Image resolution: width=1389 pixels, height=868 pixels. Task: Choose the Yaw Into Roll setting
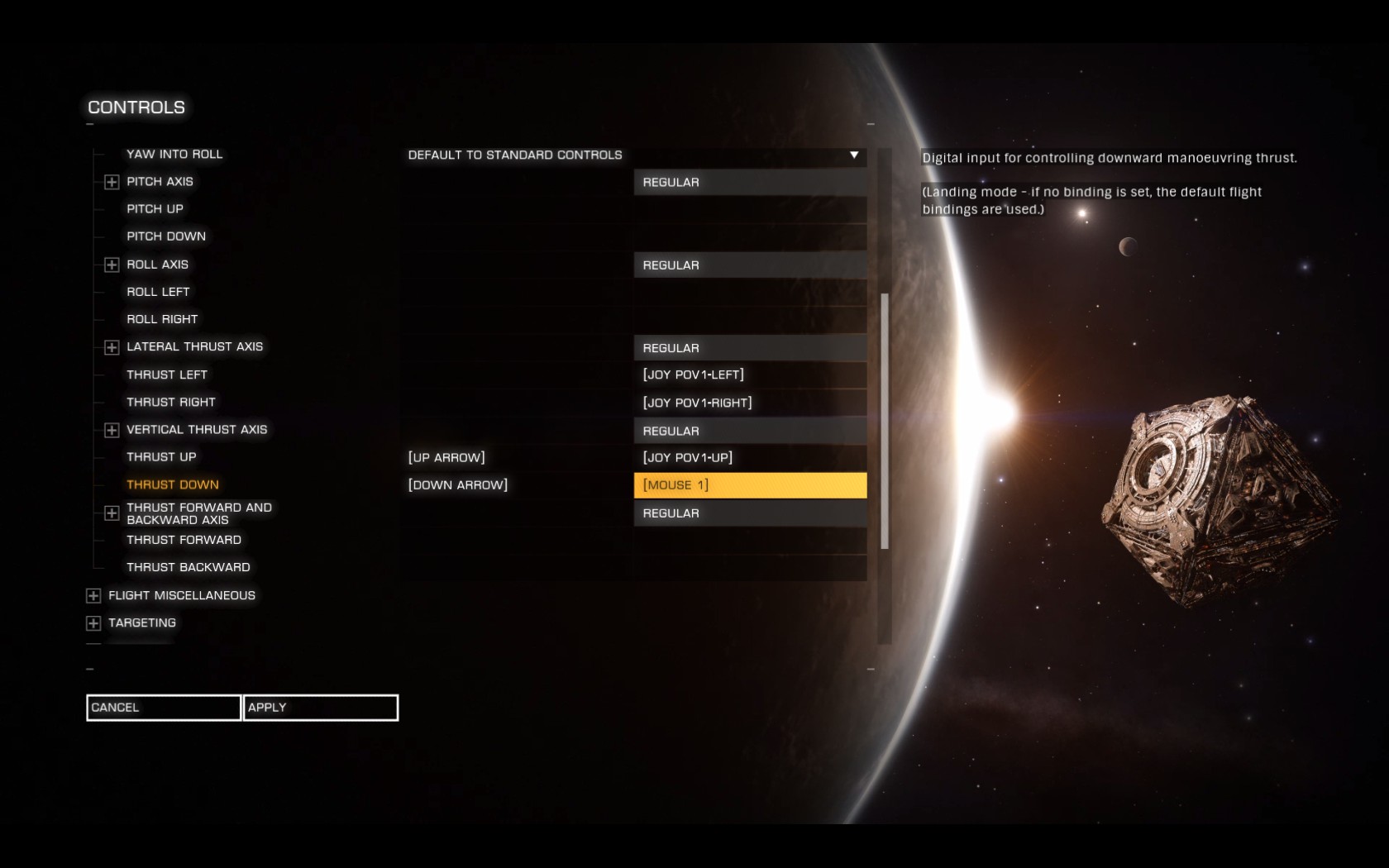click(174, 155)
